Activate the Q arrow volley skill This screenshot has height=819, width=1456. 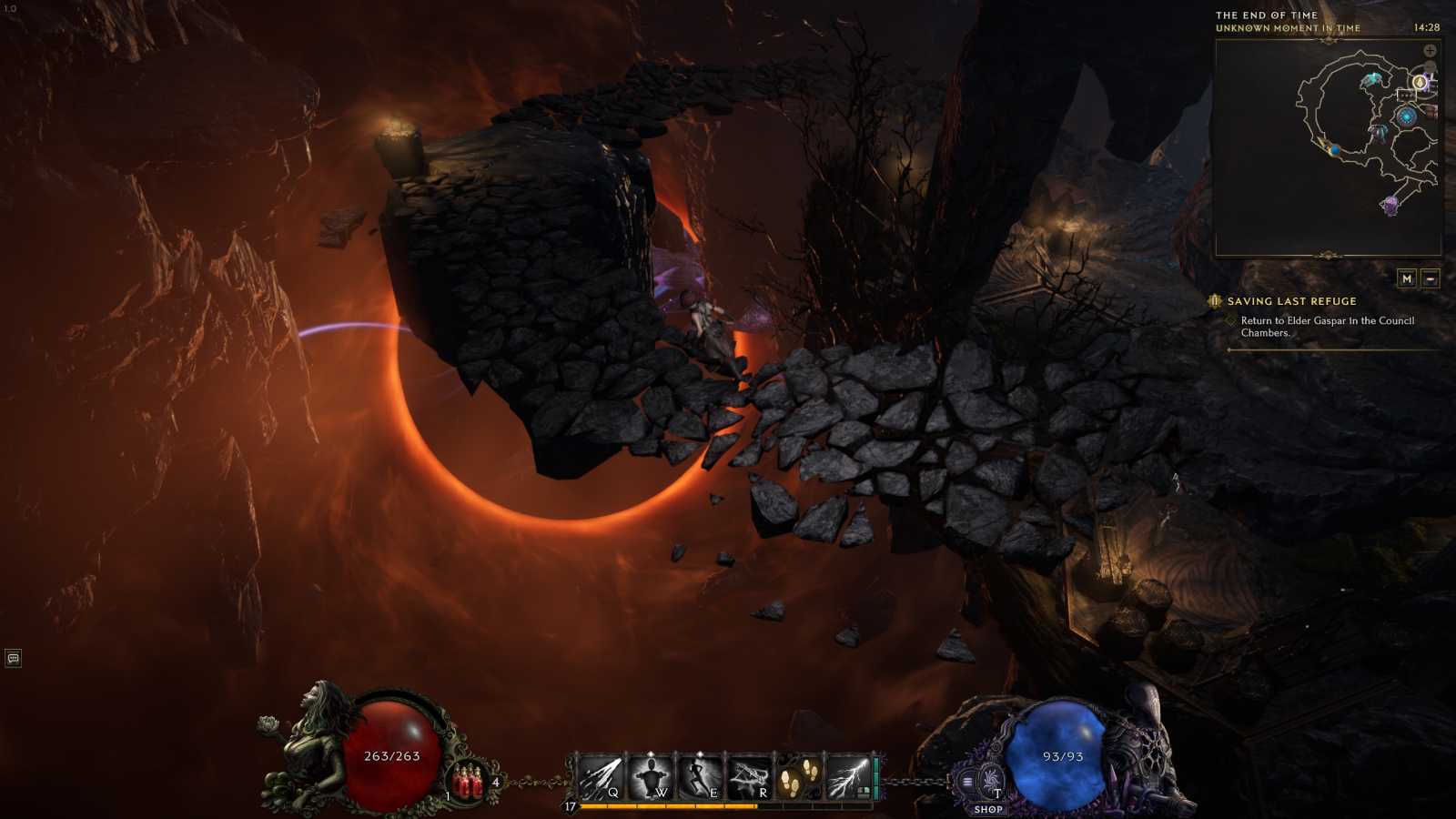point(601,778)
